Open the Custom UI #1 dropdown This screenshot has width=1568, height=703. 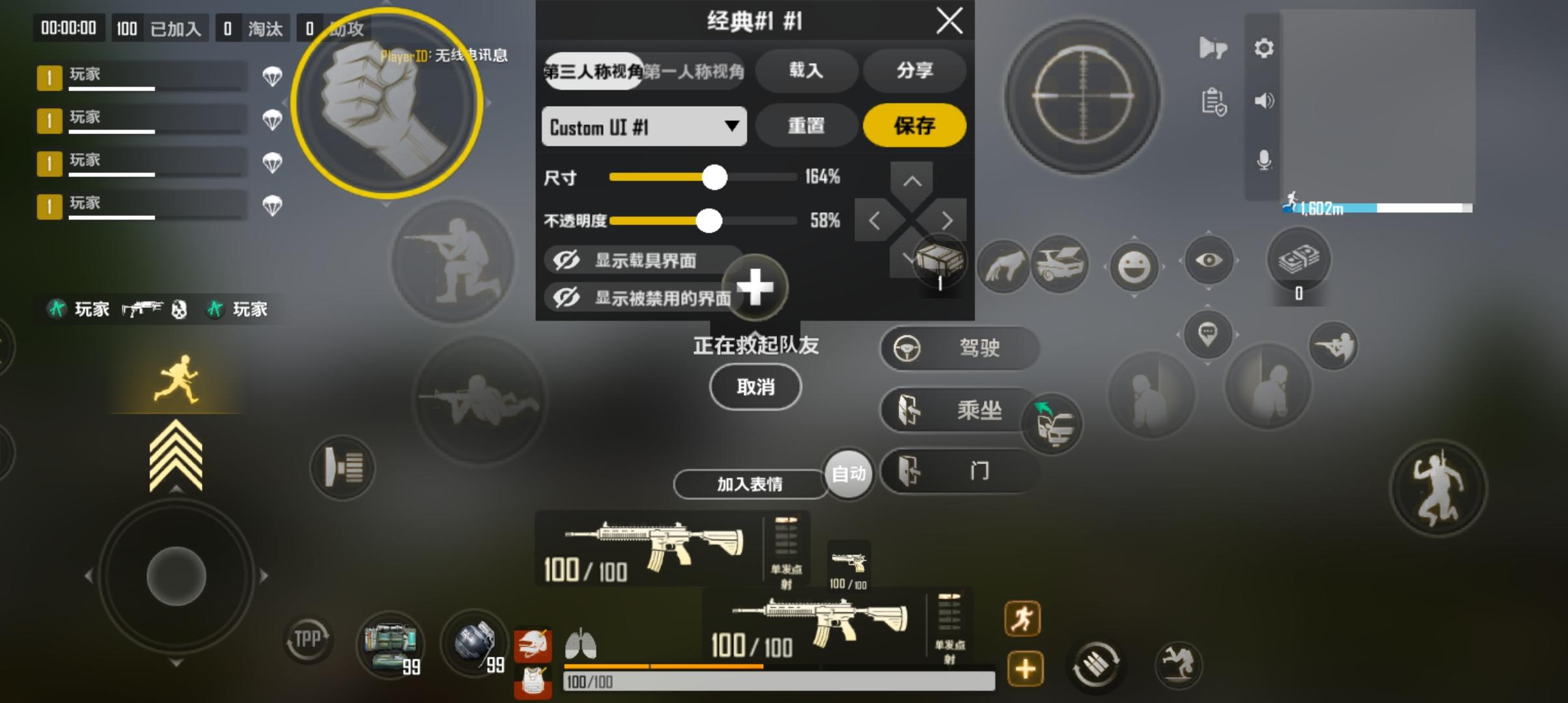click(643, 126)
